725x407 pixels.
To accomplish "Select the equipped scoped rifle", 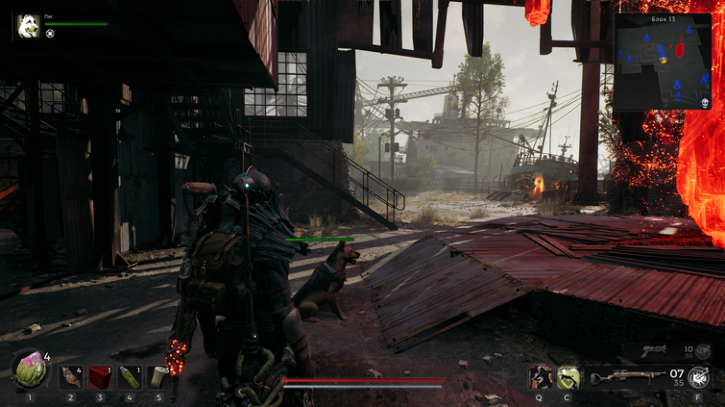I will point(625,378).
